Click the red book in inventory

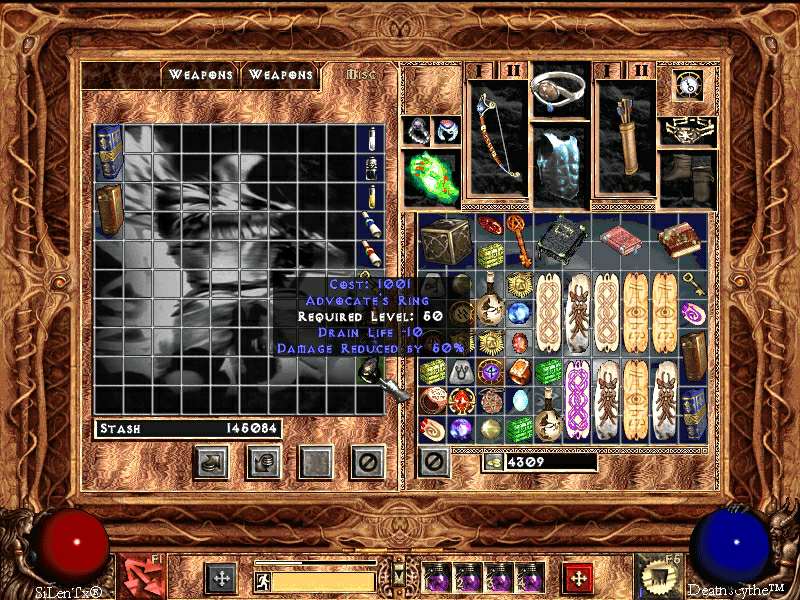pos(619,241)
